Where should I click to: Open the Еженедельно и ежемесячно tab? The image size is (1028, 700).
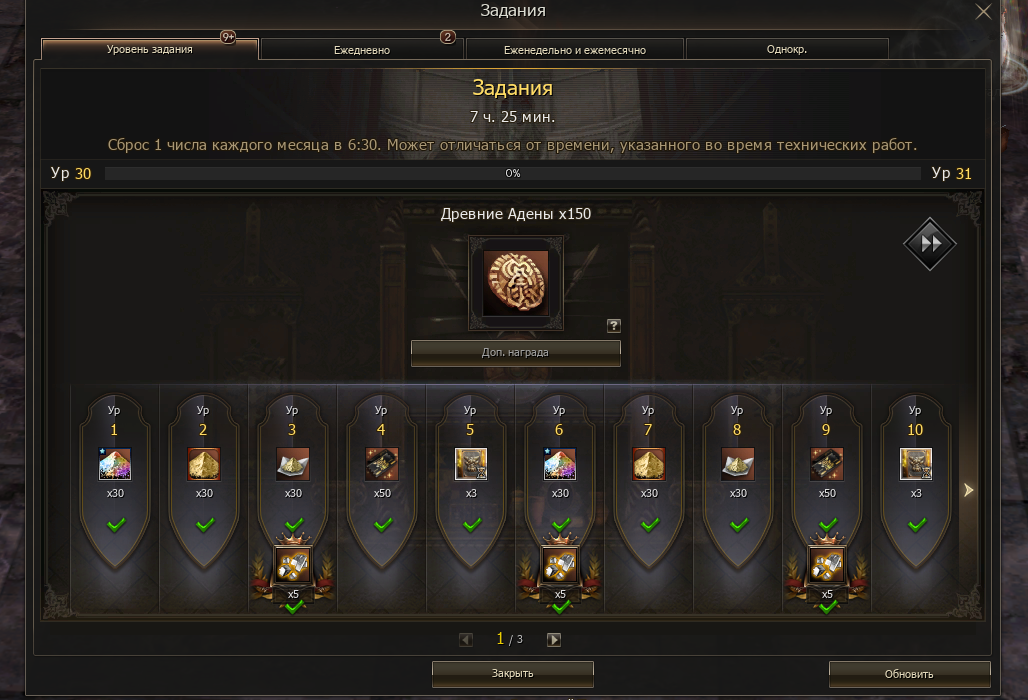point(575,49)
